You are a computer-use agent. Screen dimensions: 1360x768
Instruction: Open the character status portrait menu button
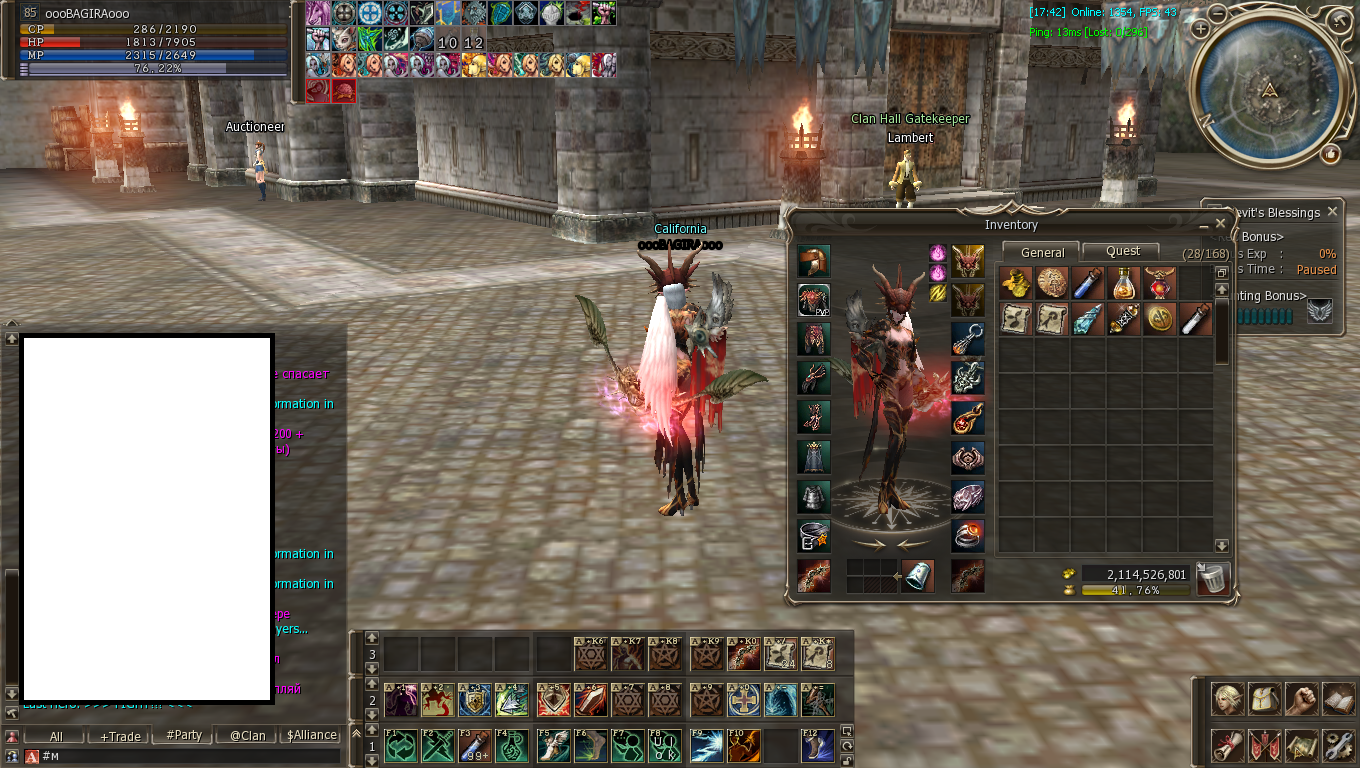(x=1228, y=699)
